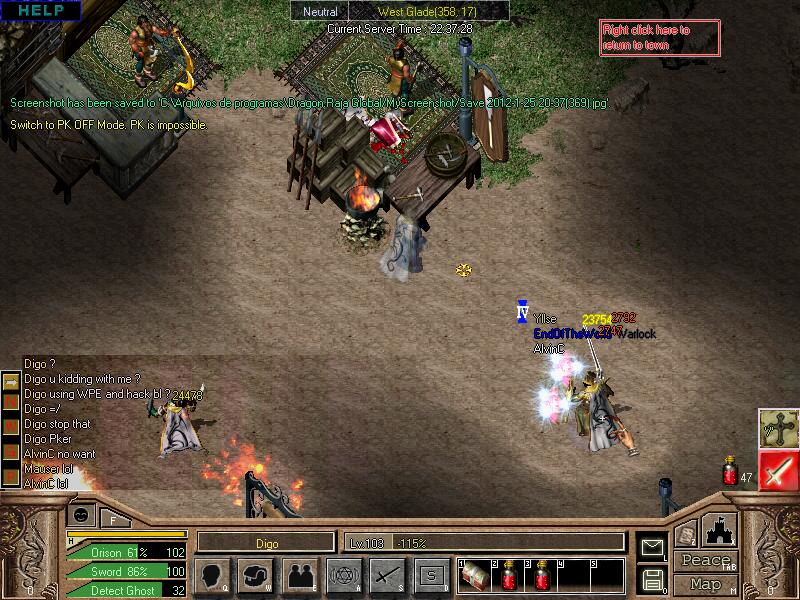Image resolution: width=800 pixels, height=600 pixels.
Task: Click the floppy disk save icon
Action: click(652, 578)
